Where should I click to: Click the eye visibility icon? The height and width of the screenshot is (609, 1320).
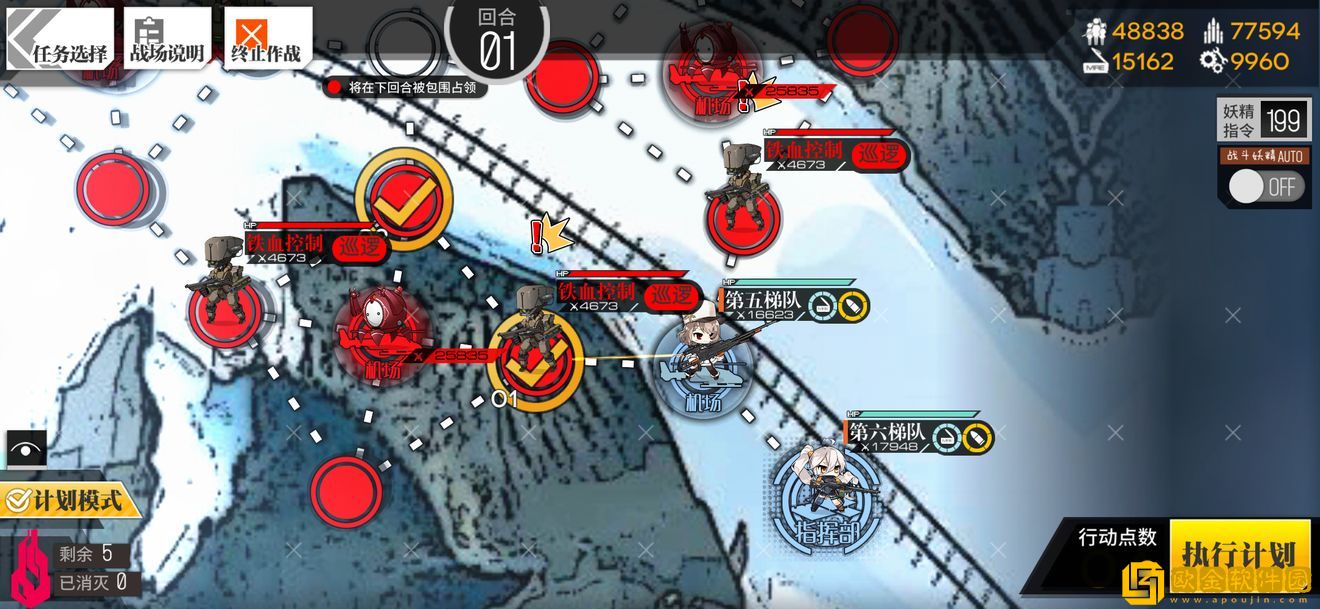[26, 448]
